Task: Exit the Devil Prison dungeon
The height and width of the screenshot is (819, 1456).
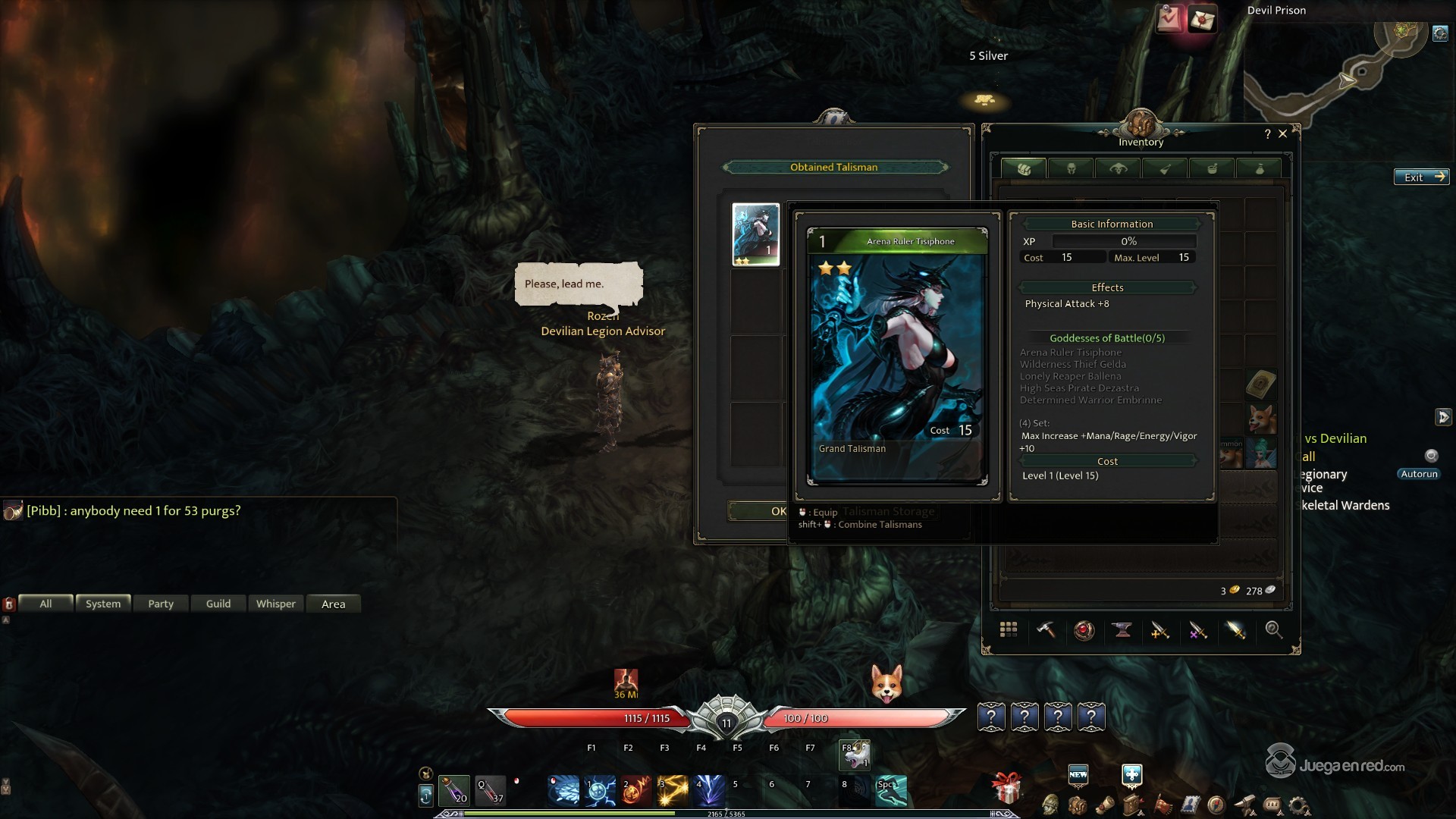Action: [x=1421, y=177]
